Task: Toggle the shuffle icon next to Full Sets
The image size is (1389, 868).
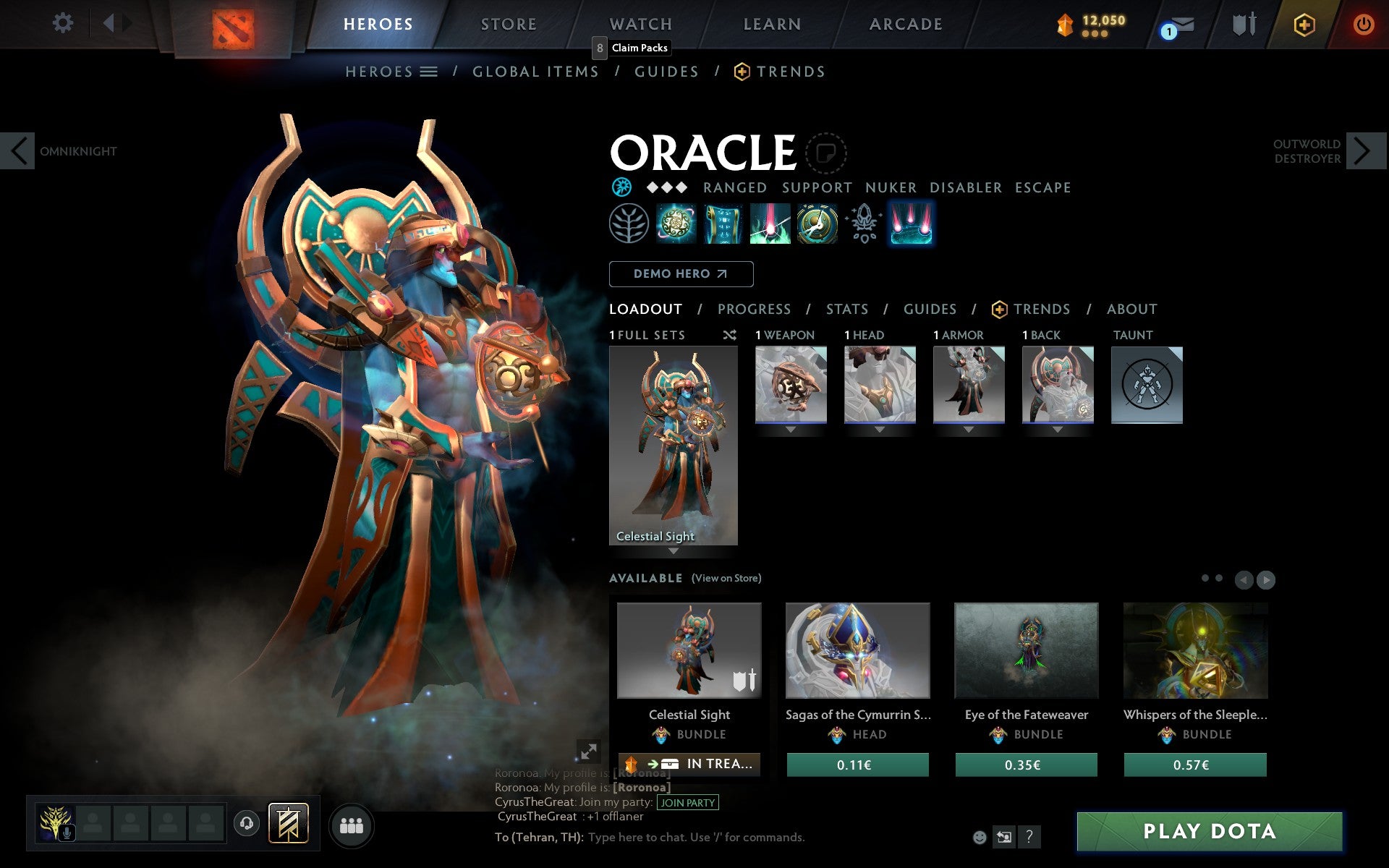Action: [x=729, y=335]
